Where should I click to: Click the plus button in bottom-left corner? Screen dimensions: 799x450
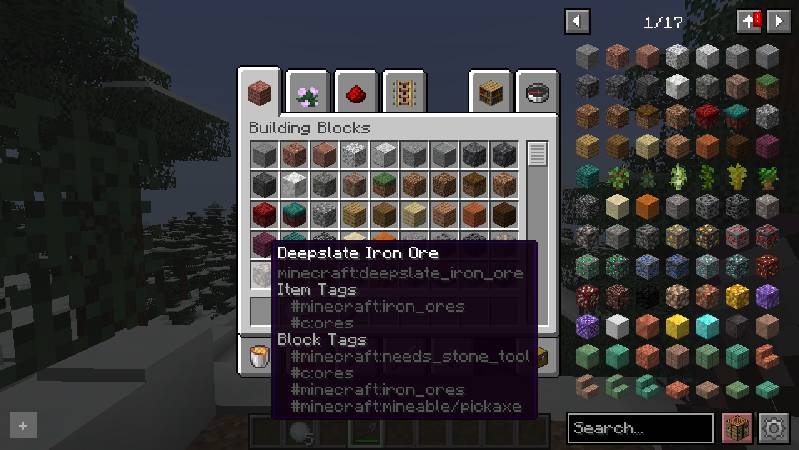point(23,426)
